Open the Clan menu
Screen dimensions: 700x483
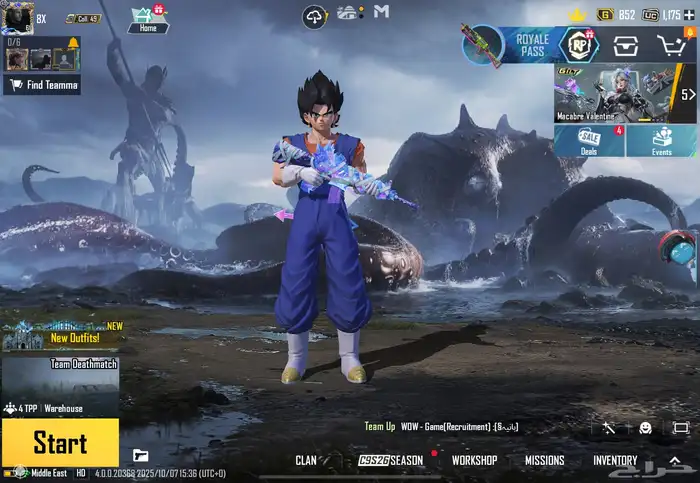click(x=306, y=461)
